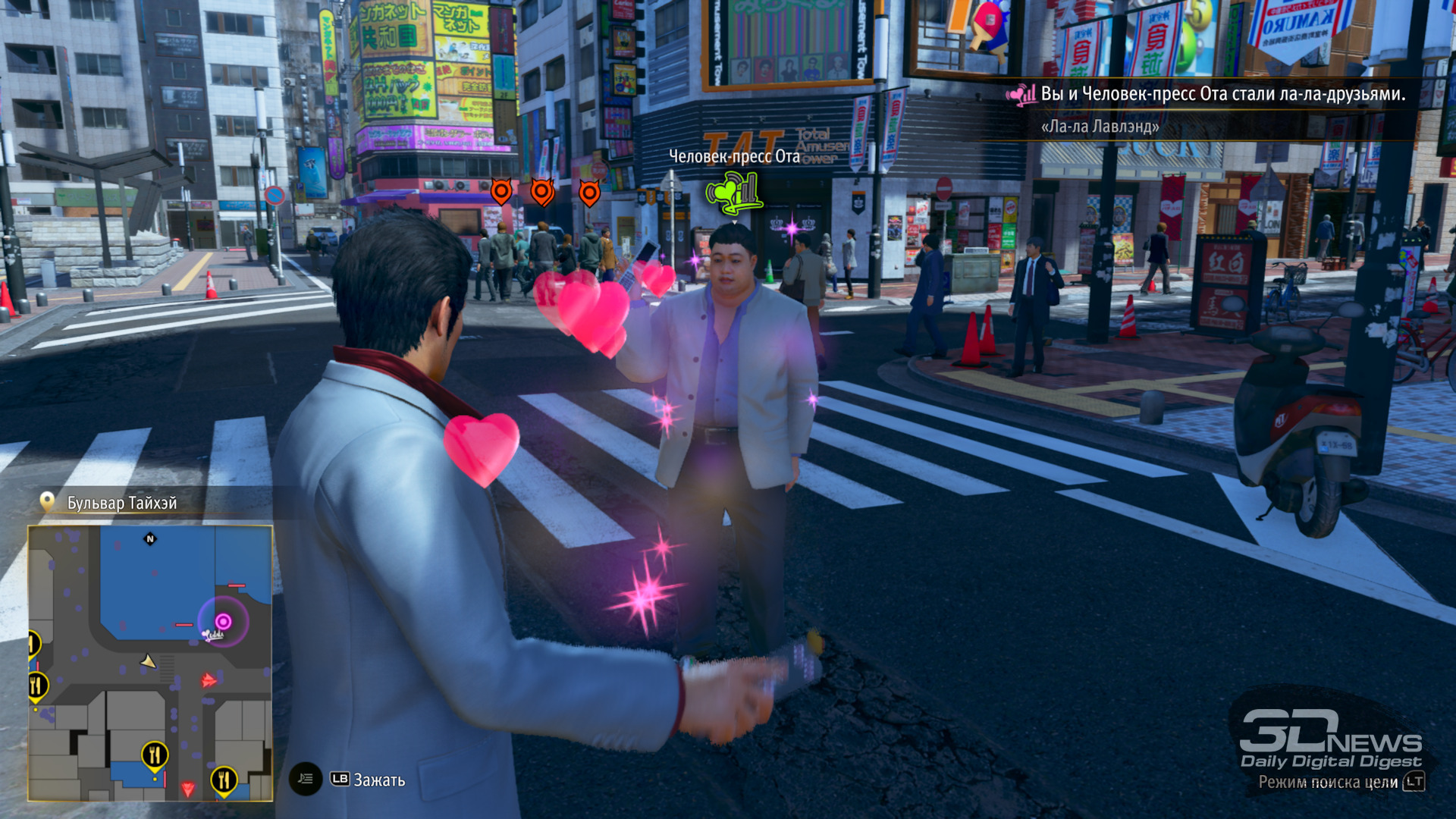Click the «Человек-пресс Ота» name label
The height and width of the screenshot is (819, 1456).
pos(733,156)
